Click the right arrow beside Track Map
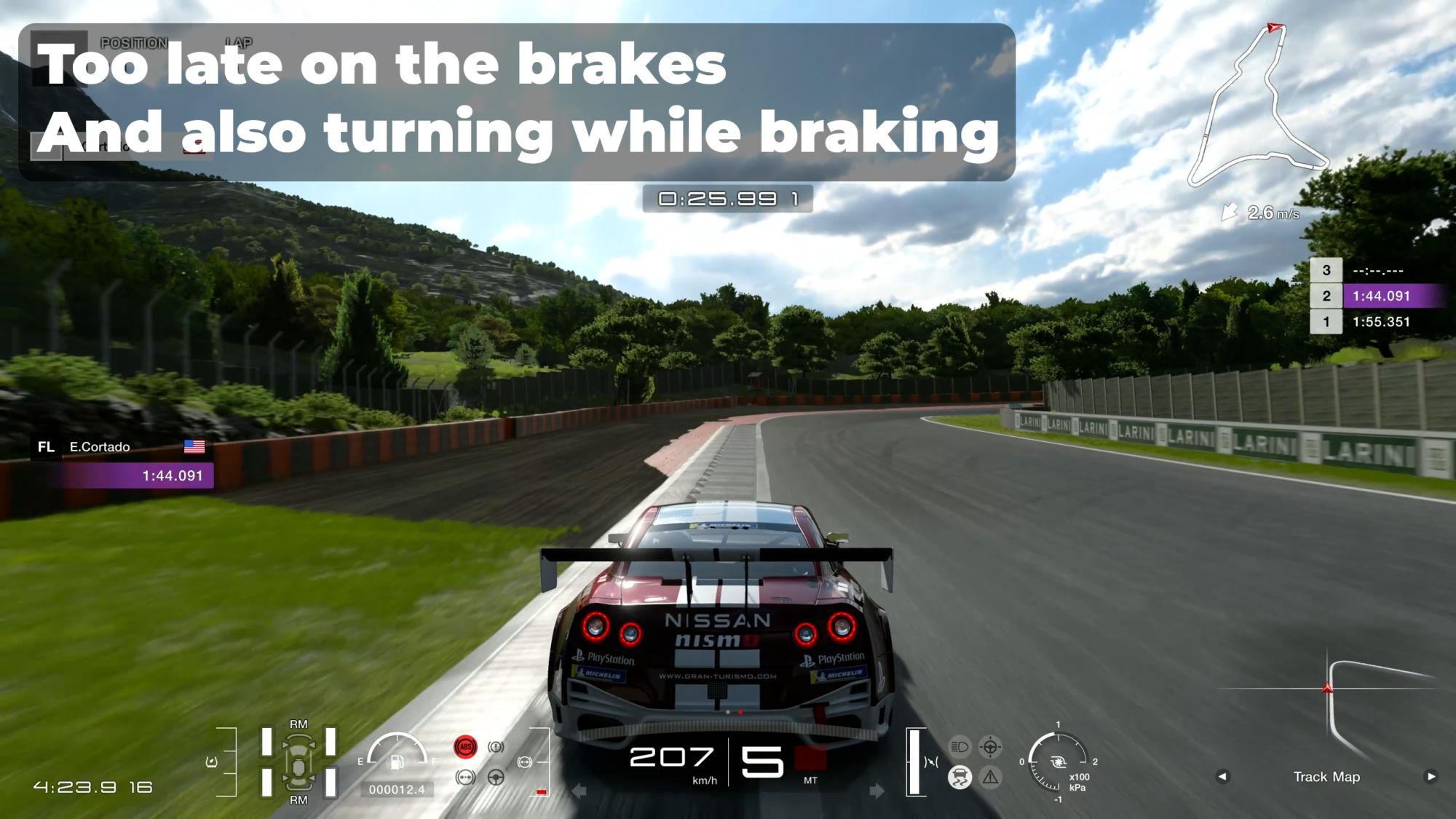Screen dimensions: 1456x819 click(1431, 776)
